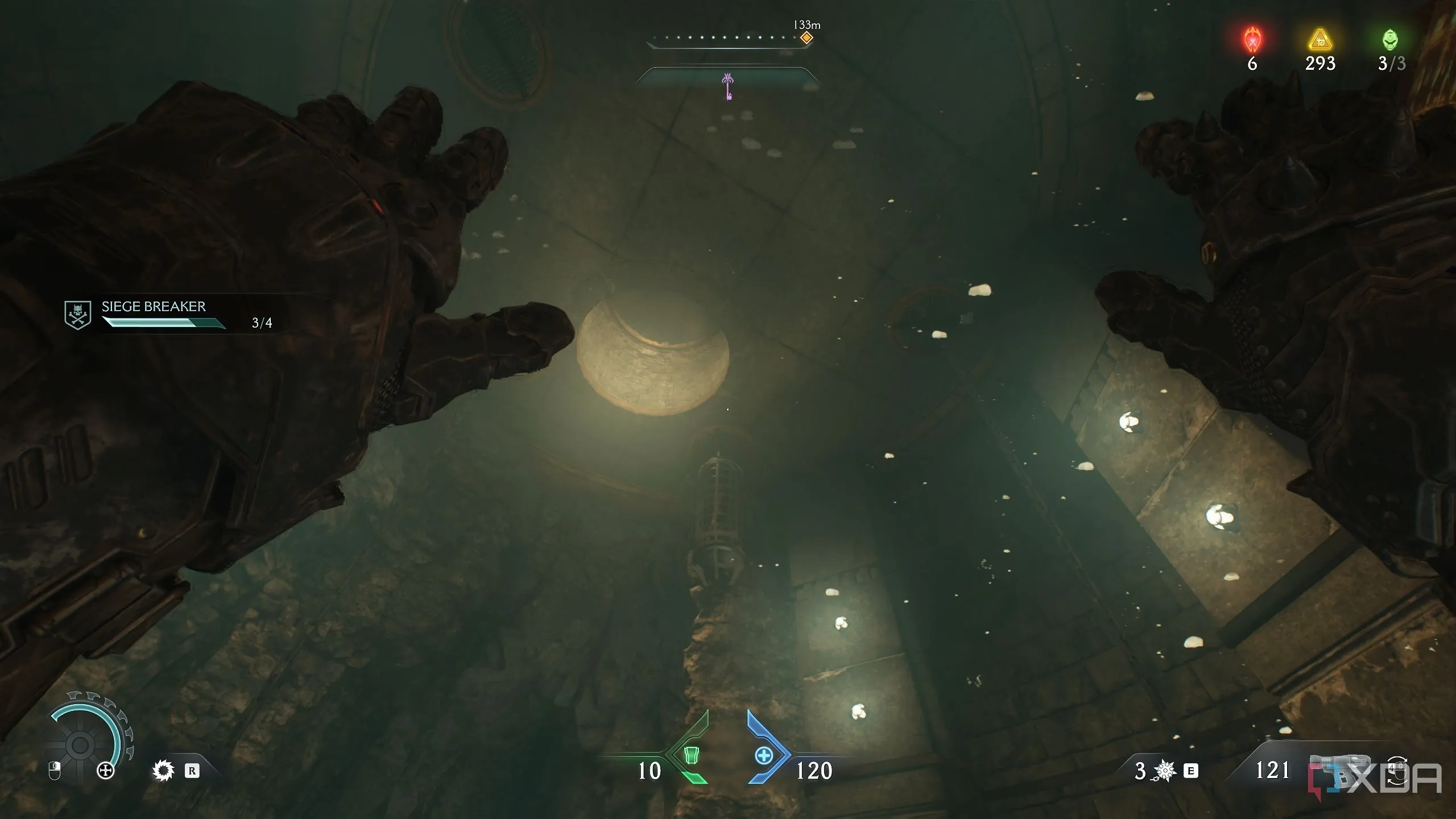Activate the white cross shield icon
This screenshot has width=1456, height=819.
point(106,771)
